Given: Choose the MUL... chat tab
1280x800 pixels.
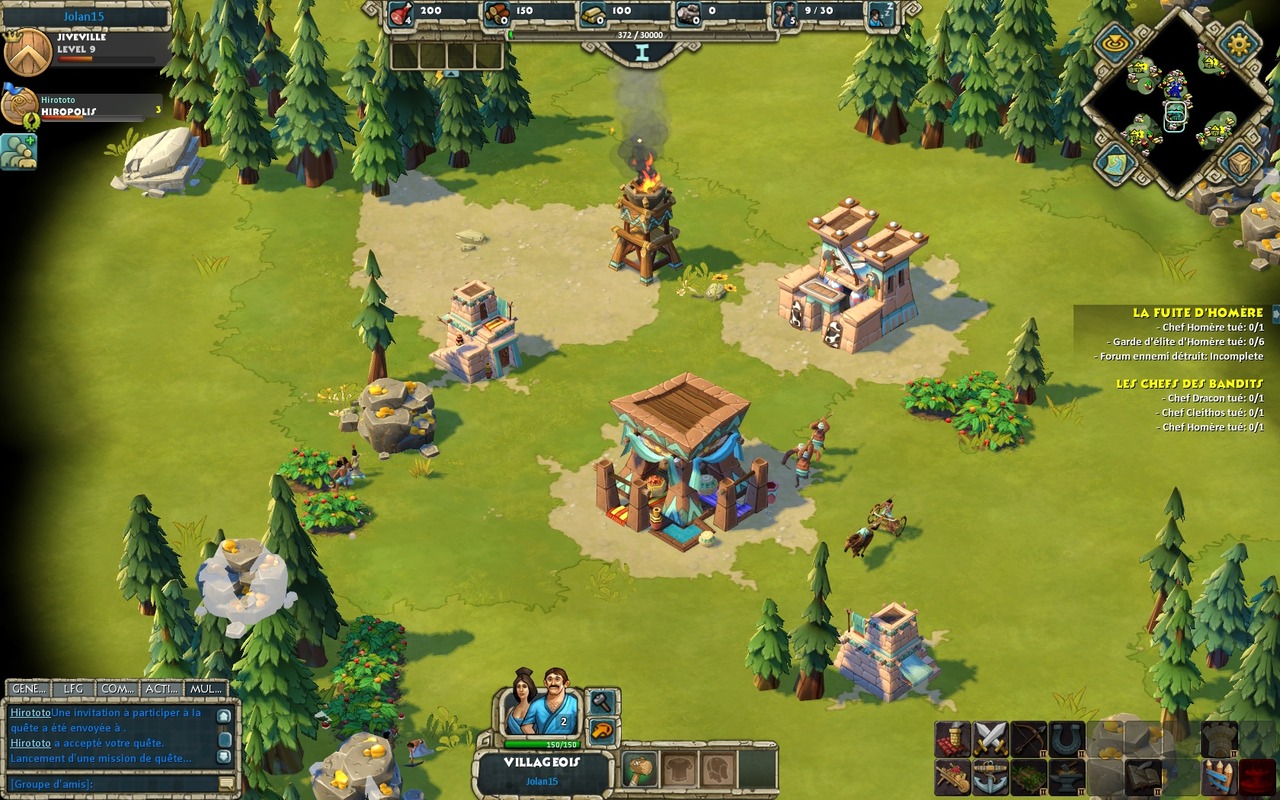Looking at the screenshot, I should (206, 689).
